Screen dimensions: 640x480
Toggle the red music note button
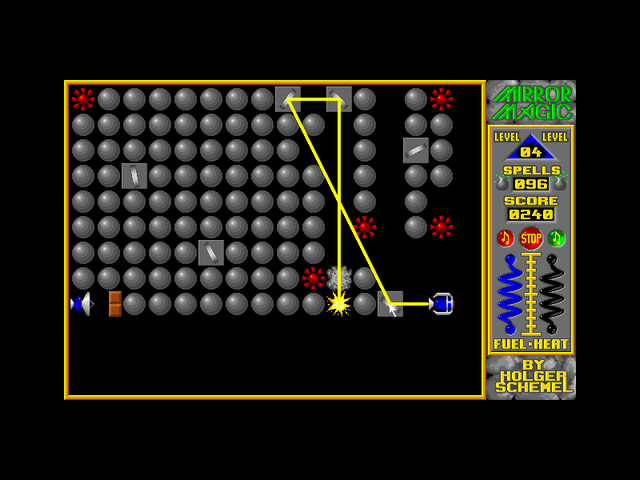[505, 238]
